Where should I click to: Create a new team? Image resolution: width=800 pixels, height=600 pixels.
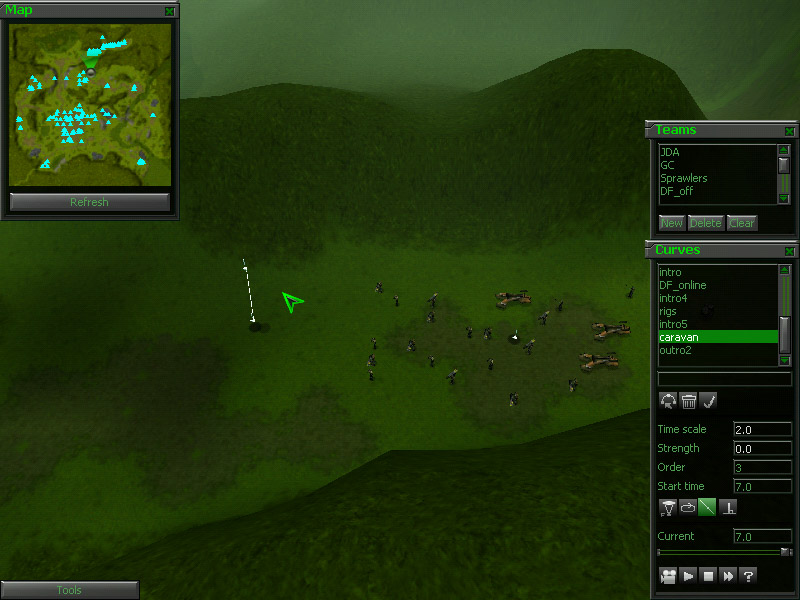point(671,223)
